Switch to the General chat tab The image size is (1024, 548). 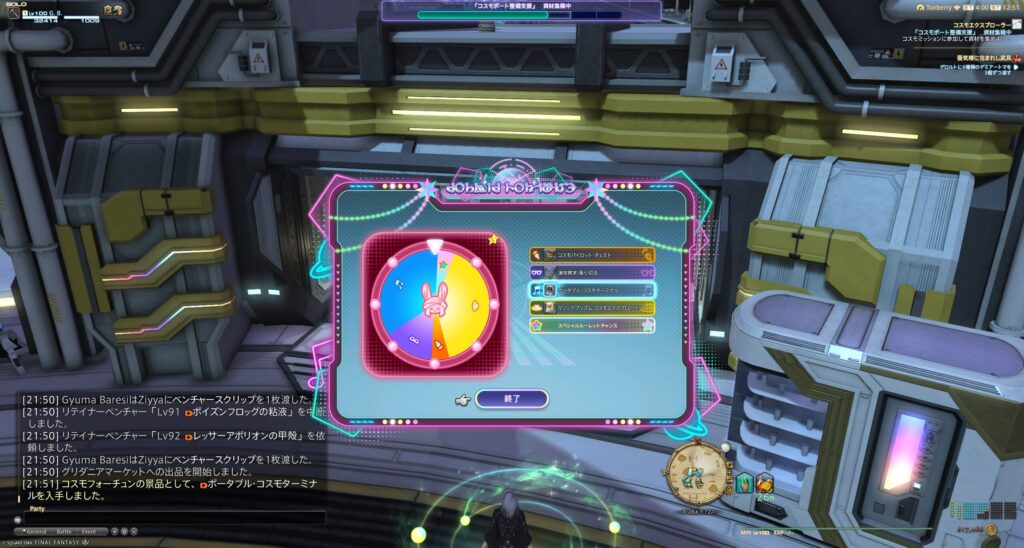(38, 530)
